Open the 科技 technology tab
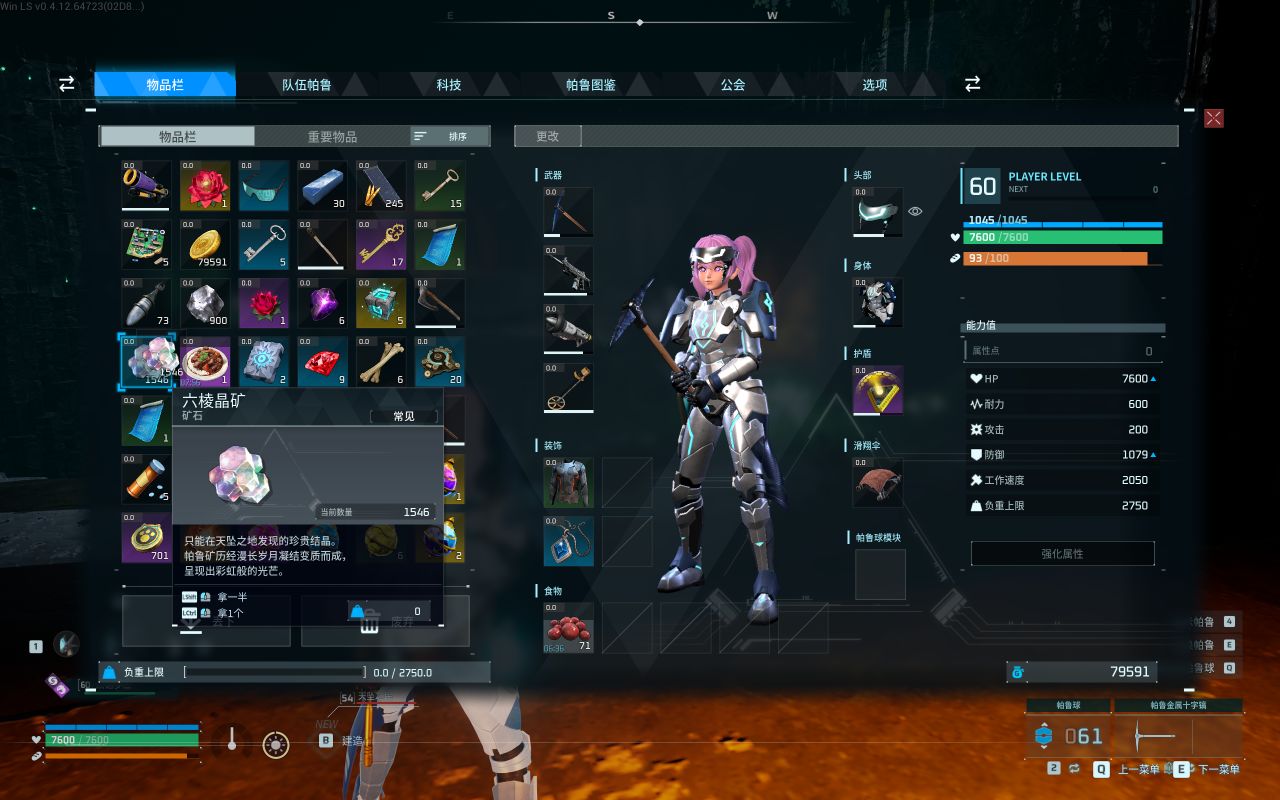The image size is (1280, 800). [x=449, y=85]
